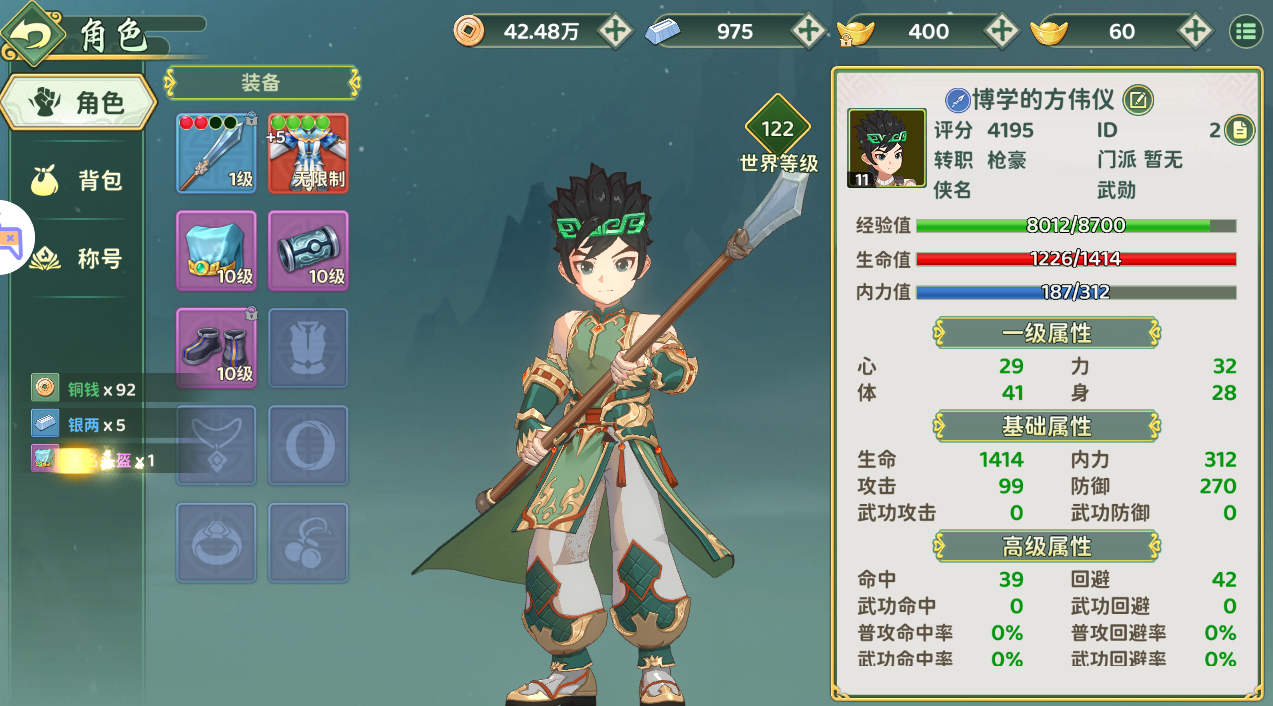Edit the character name 博学的方伟仪
Image resolution: width=1273 pixels, height=706 pixels.
[x=1138, y=99]
